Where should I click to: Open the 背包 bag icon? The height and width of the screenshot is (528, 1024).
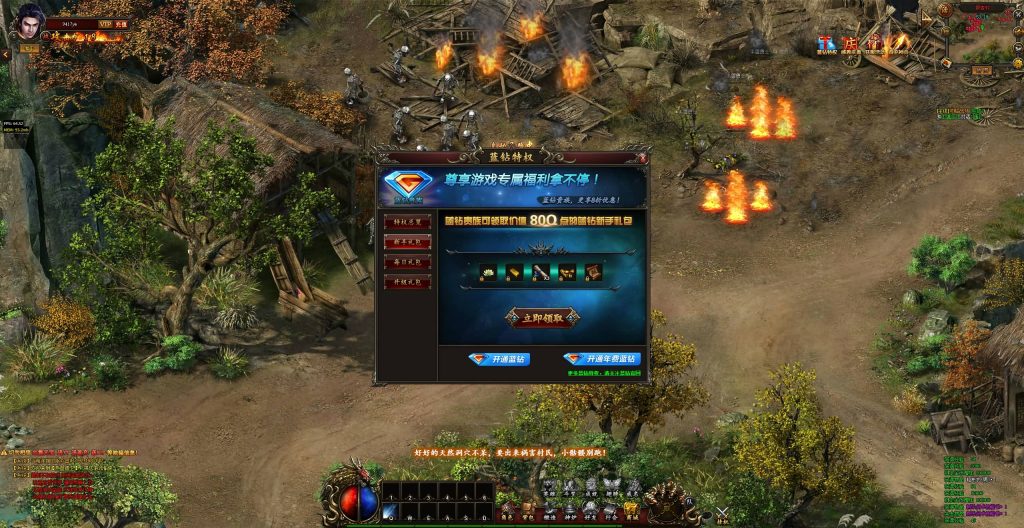pyautogui.click(x=528, y=510)
